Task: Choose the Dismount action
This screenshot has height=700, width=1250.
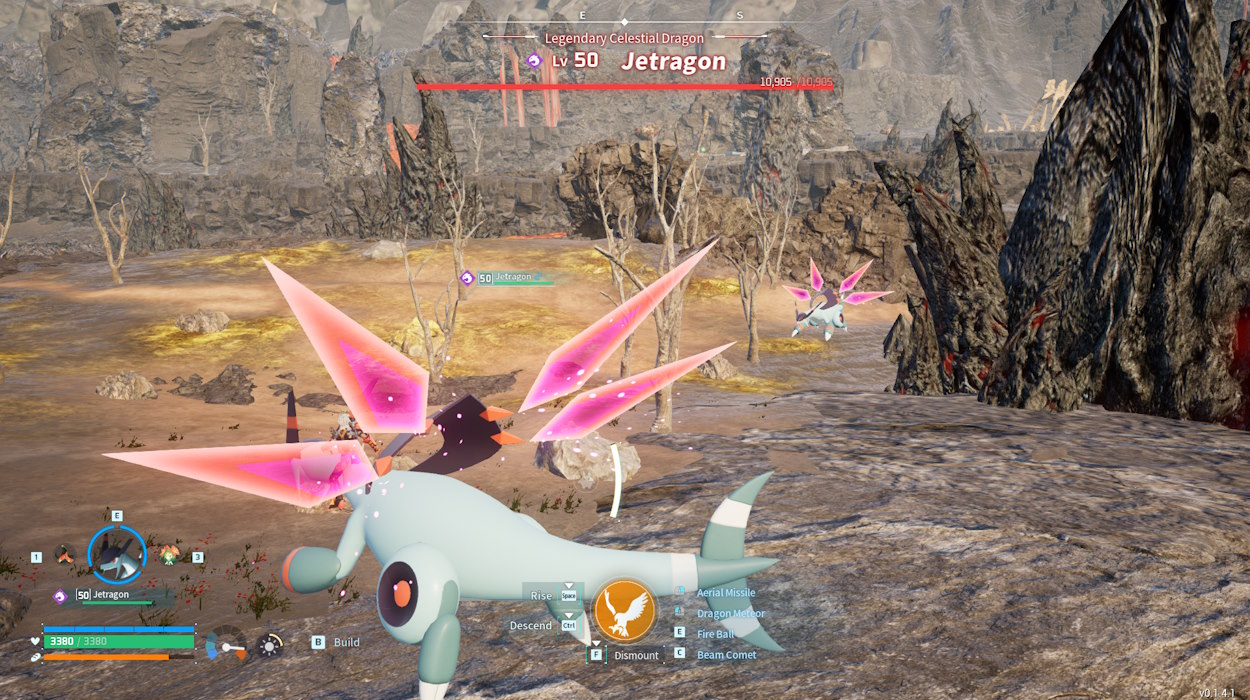Action: pos(636,656)
